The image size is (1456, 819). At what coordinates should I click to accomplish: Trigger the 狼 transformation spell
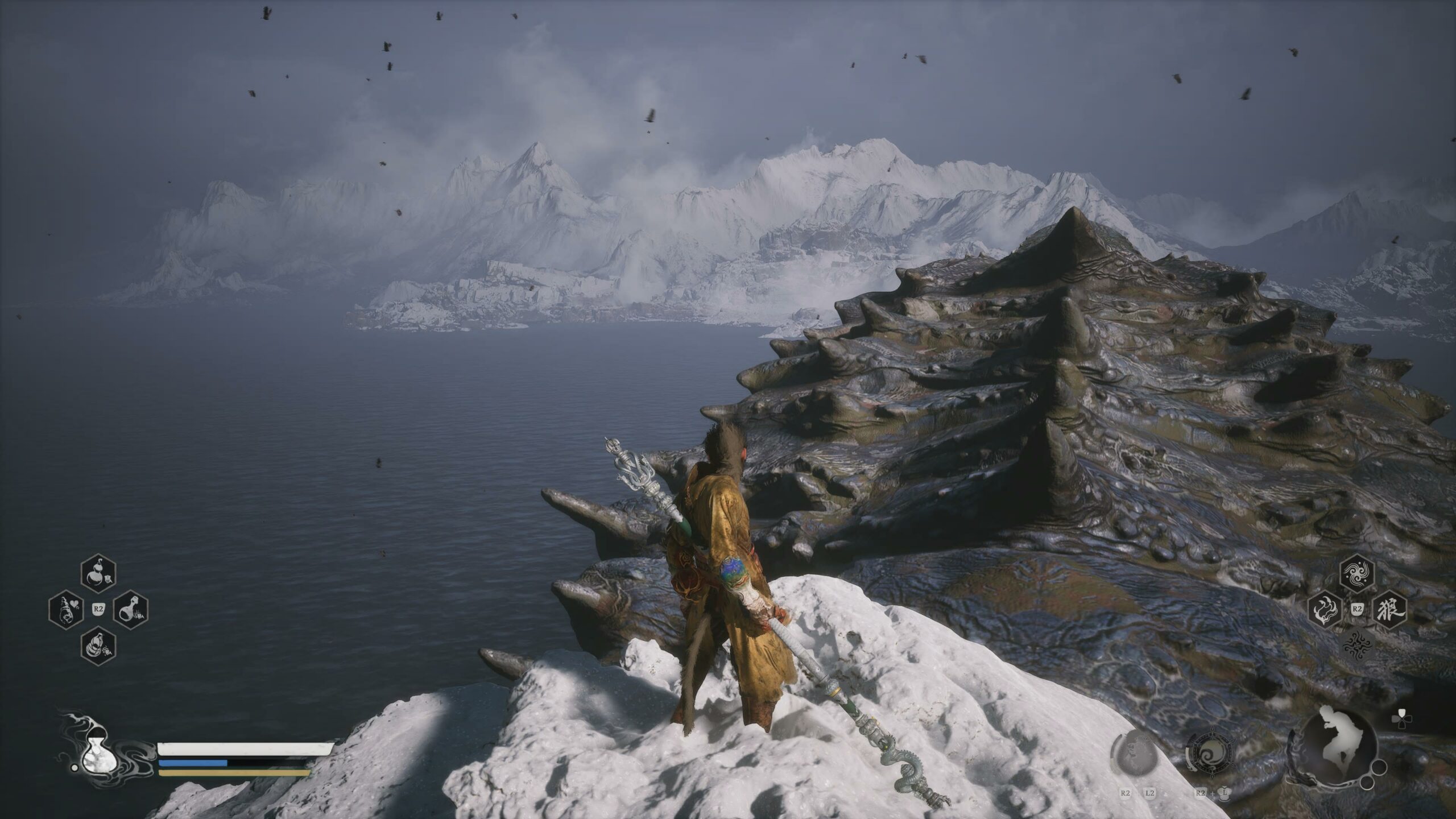pos(1389,610)
